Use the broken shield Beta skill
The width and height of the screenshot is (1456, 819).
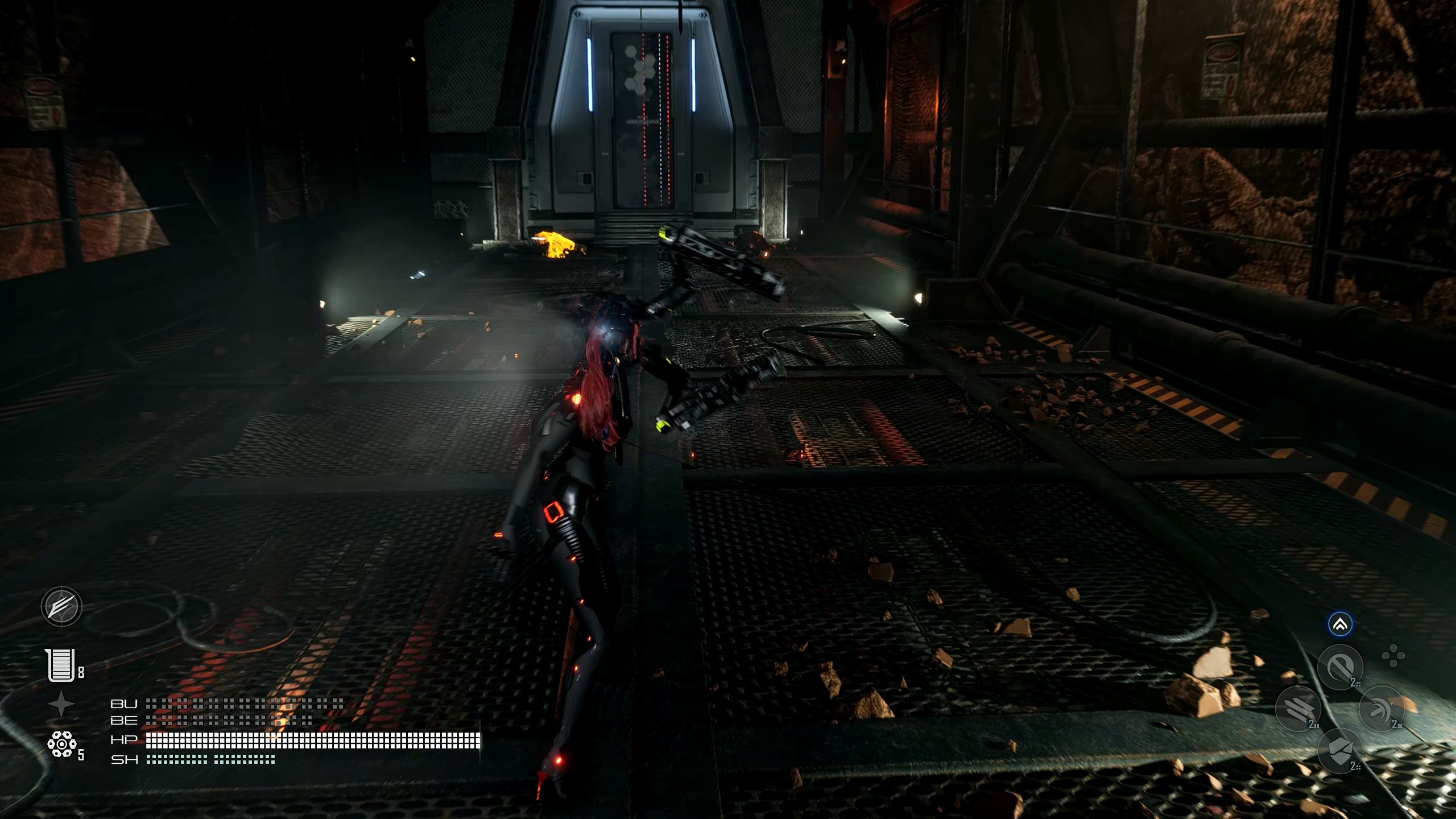pos(1340,750)
